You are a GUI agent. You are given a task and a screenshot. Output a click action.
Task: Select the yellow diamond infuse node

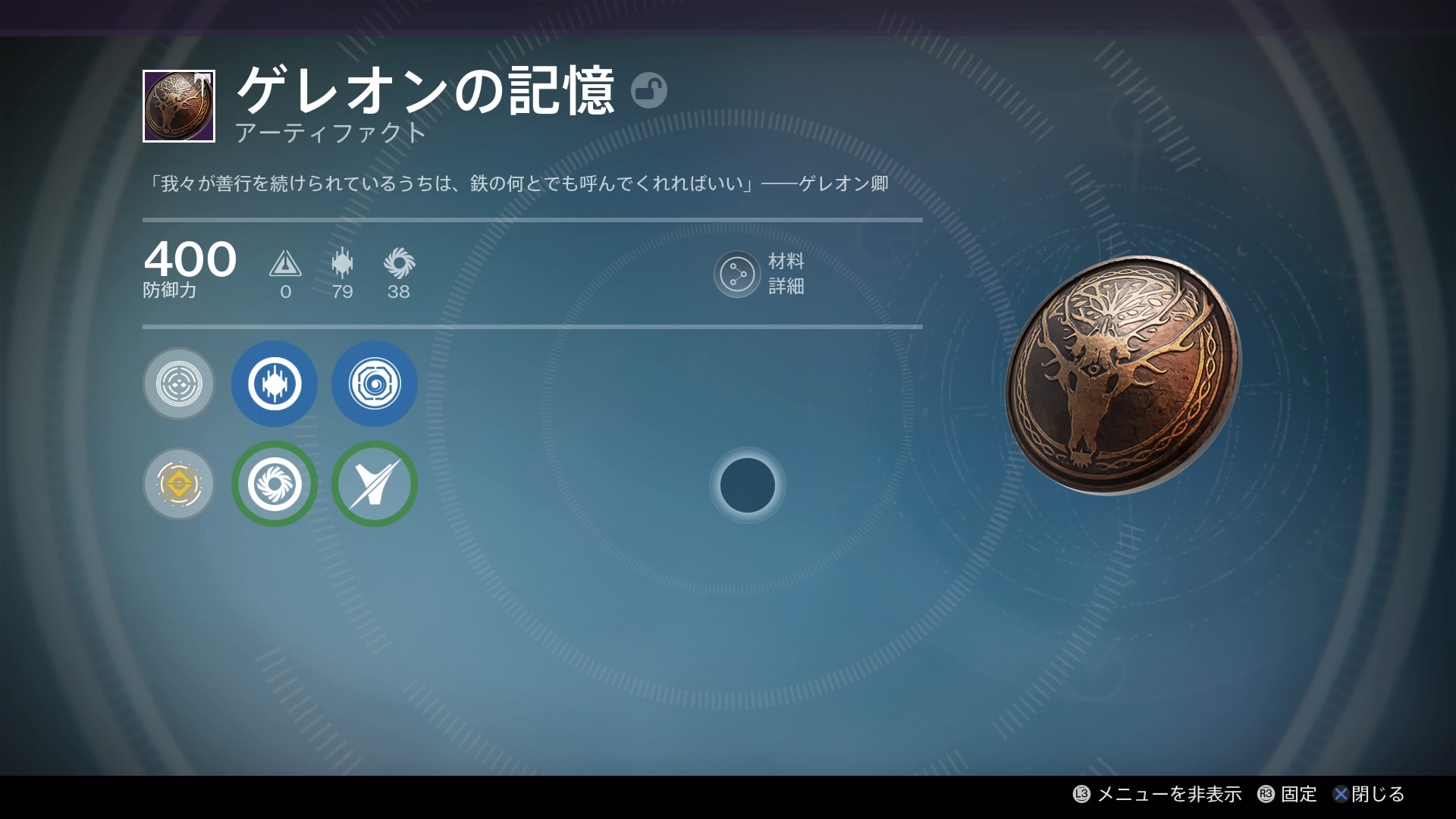[x=179, y=484]
